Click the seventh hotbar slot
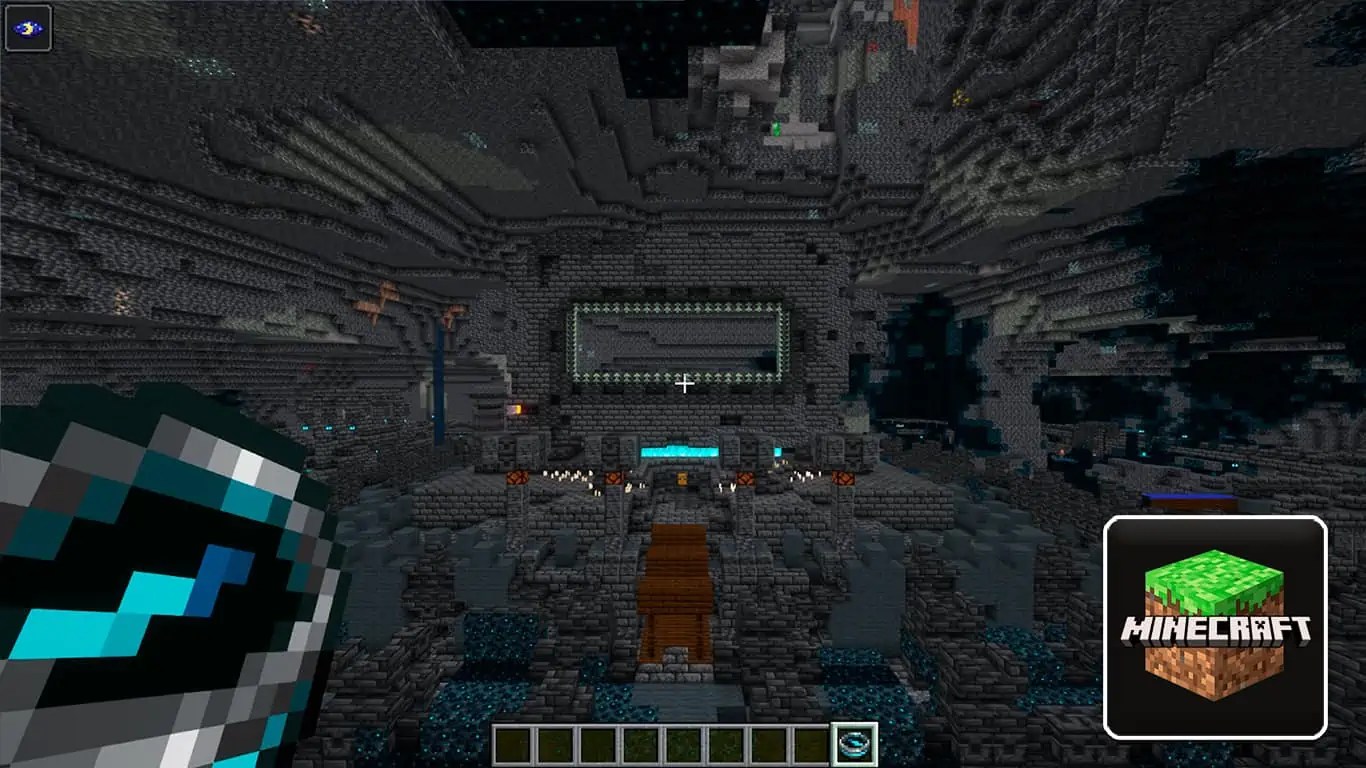Image resolution: width=1366 pixels, height=768 pixels. tap(767, 743)
